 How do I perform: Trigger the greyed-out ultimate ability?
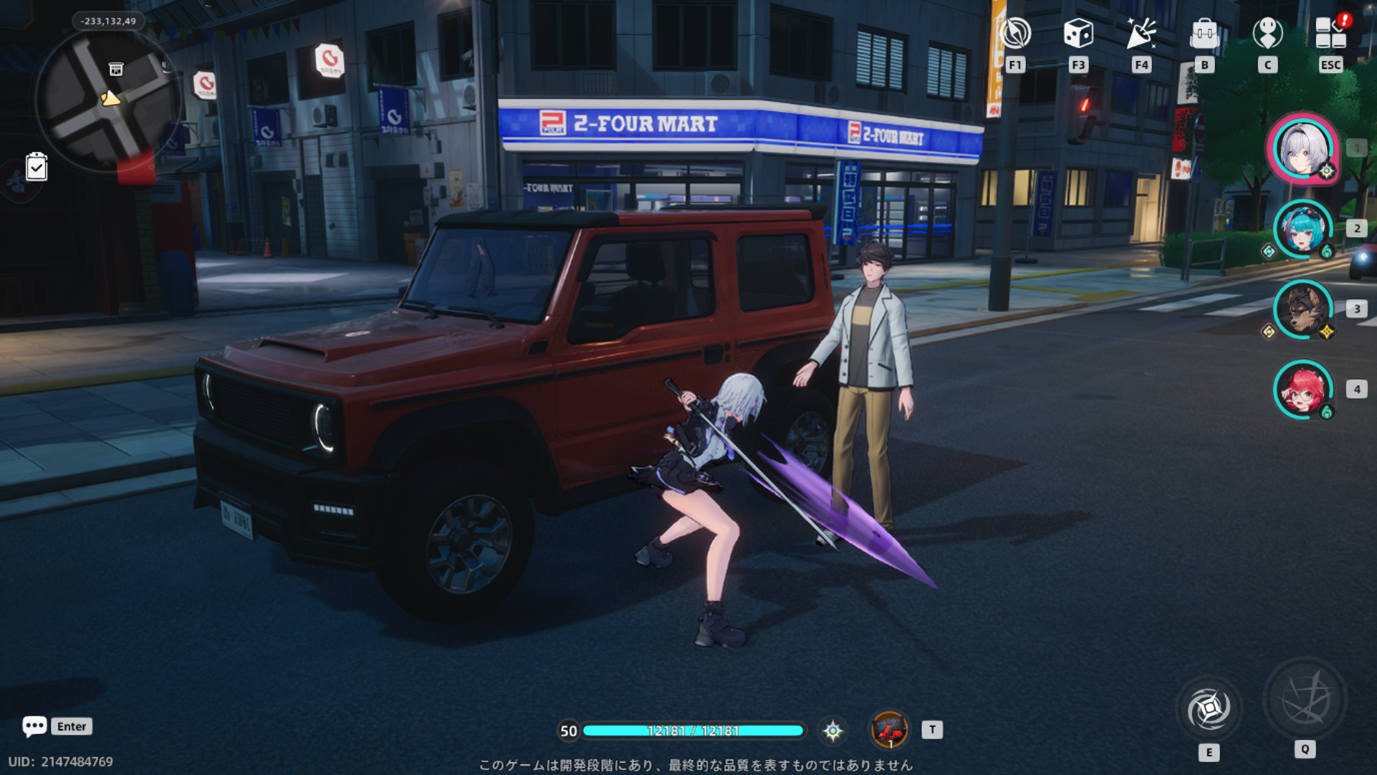[1304, 699]
